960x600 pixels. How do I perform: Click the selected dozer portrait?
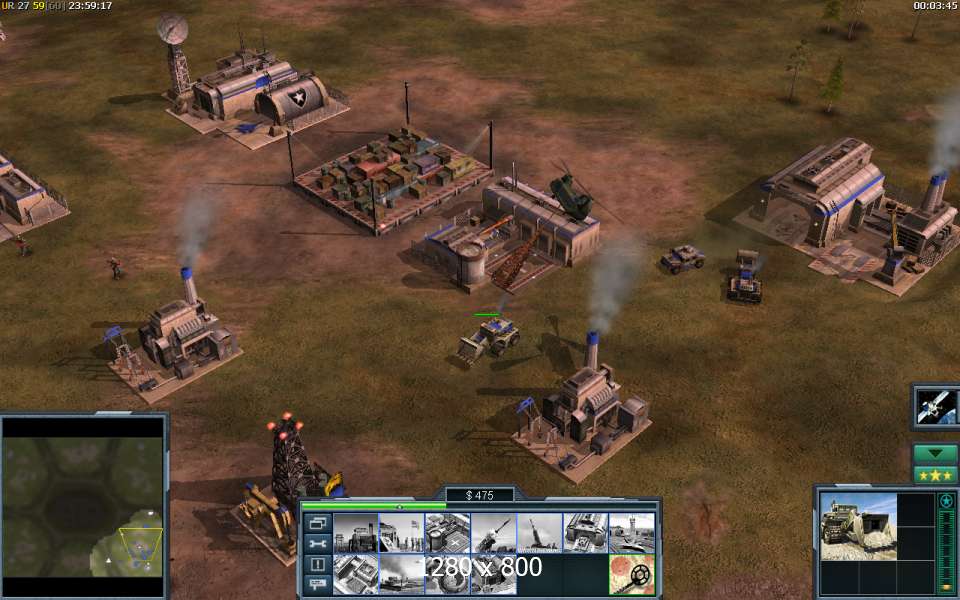[859, 523]
